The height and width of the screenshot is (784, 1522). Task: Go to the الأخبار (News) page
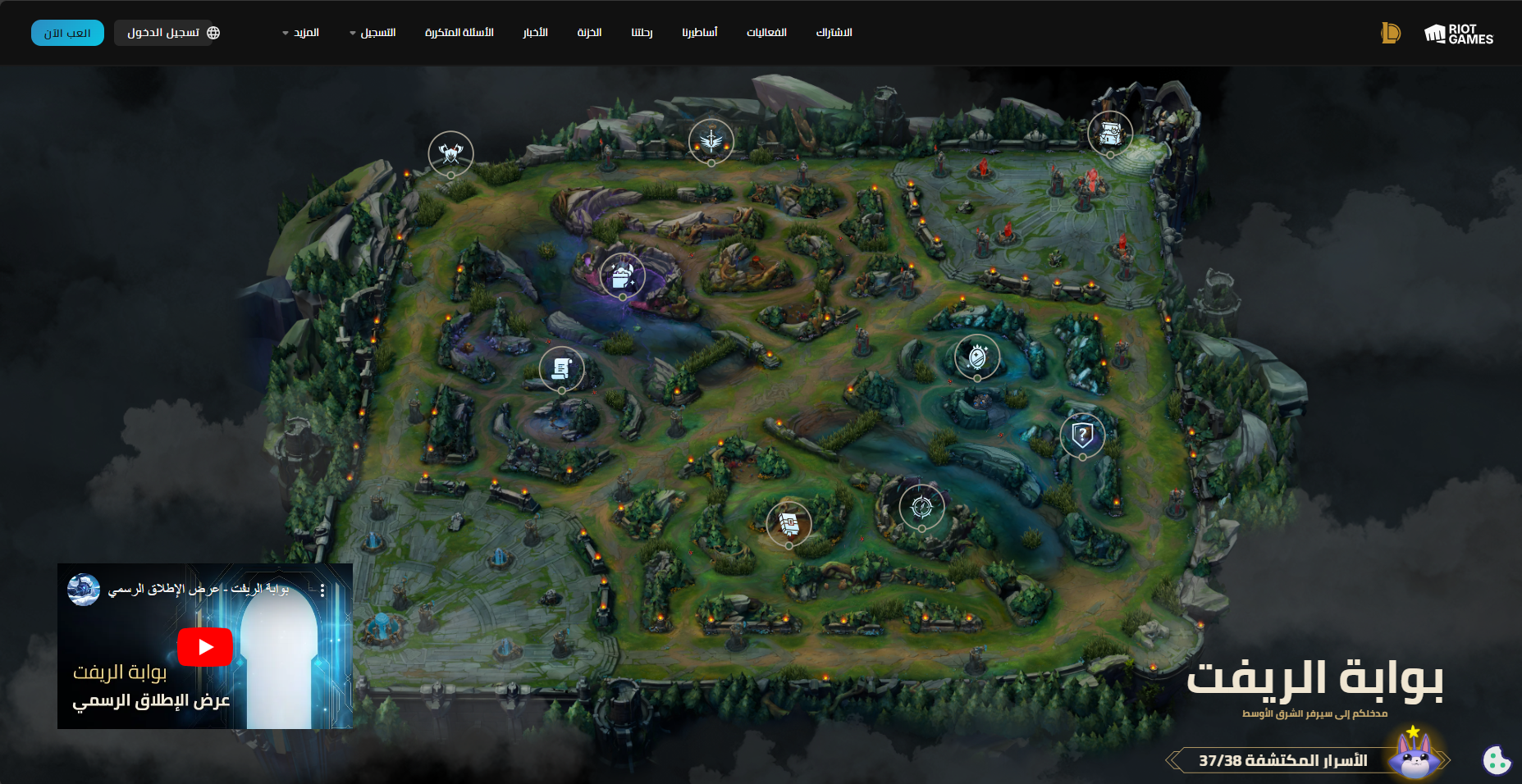(x=535, y=33)
